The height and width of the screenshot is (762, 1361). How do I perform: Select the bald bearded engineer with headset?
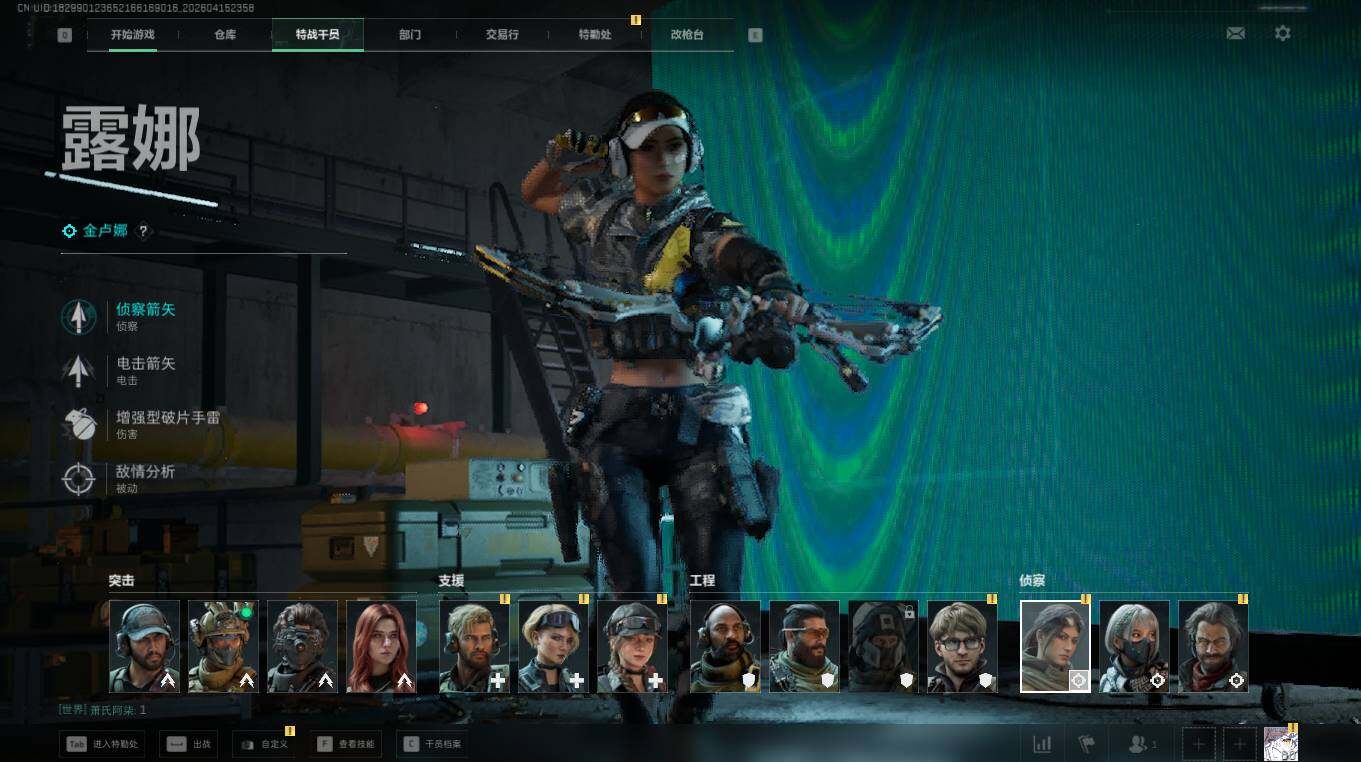[725, 646]
